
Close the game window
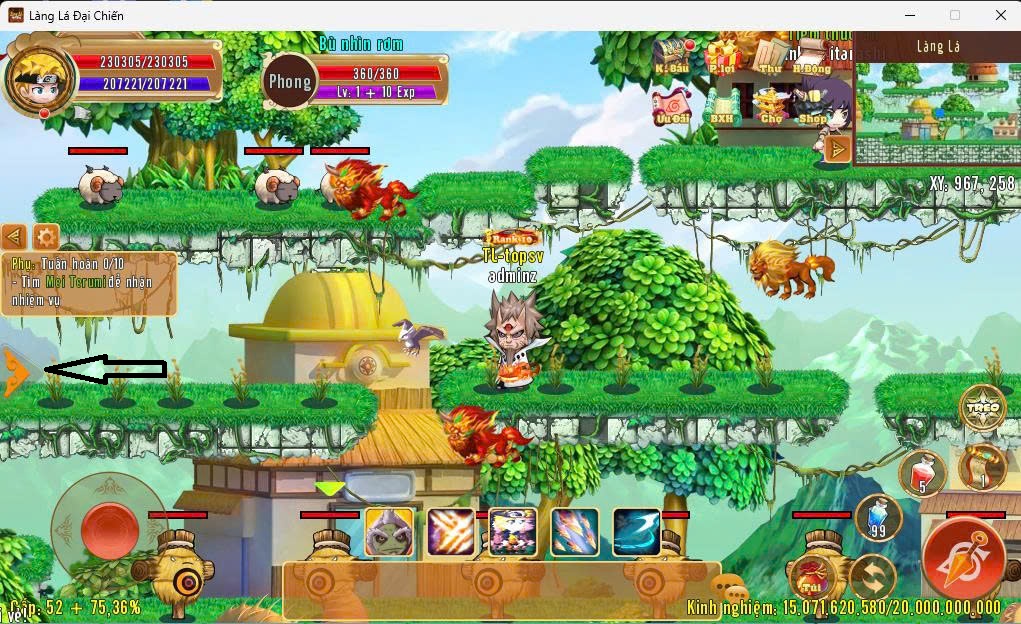coord(1000,15)
